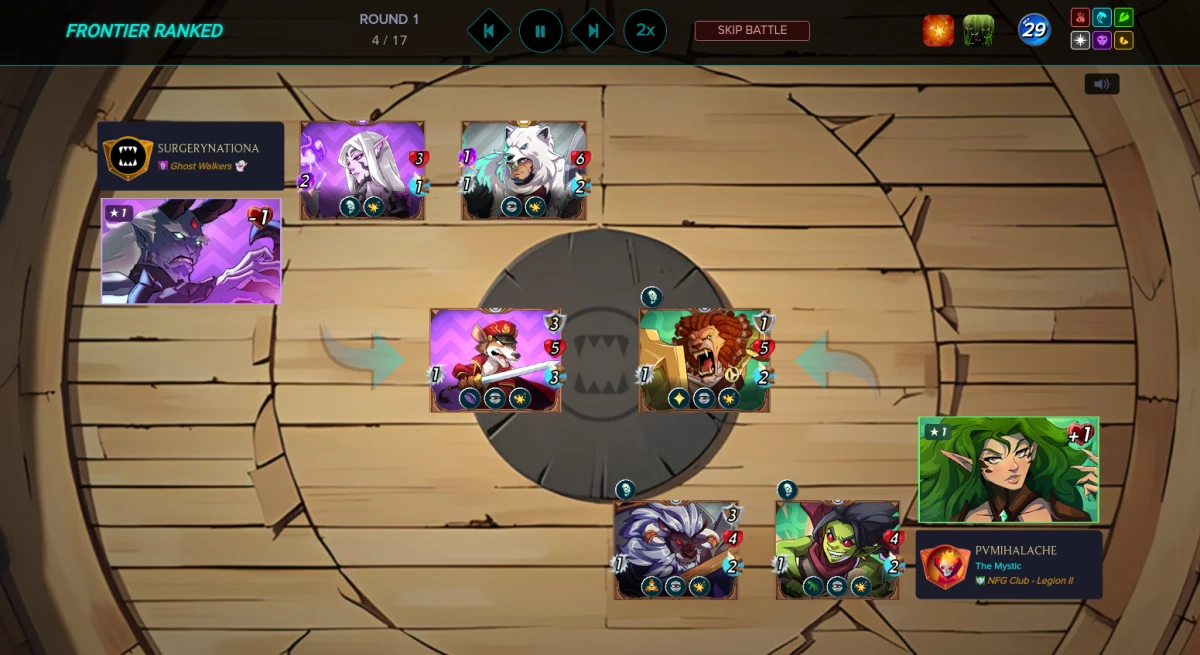Toggle the 2x playback speed
Screen dimensions: 1200x655
point(645,31)
